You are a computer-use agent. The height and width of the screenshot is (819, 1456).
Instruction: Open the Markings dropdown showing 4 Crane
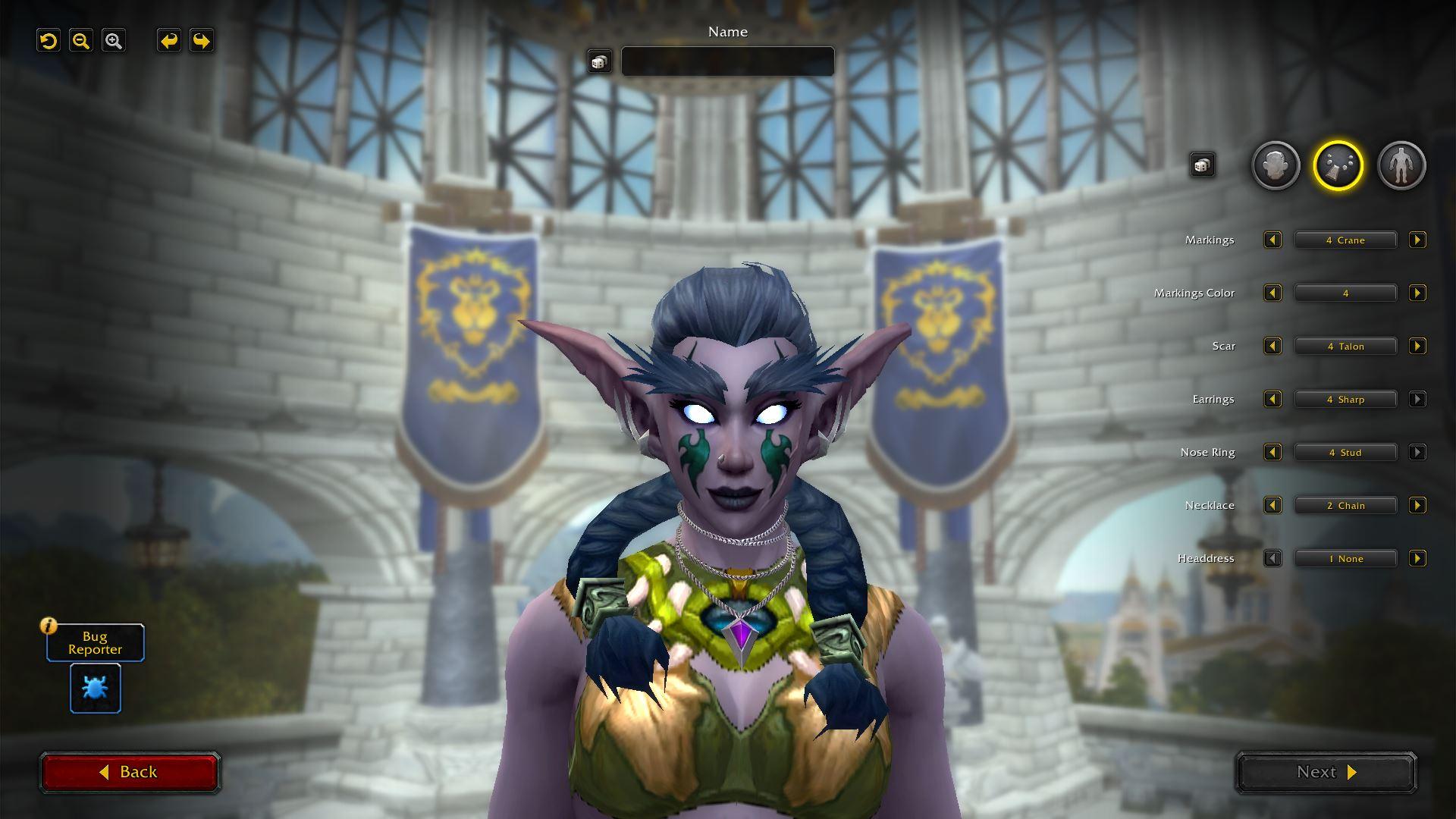click(x=1345, y=240)
